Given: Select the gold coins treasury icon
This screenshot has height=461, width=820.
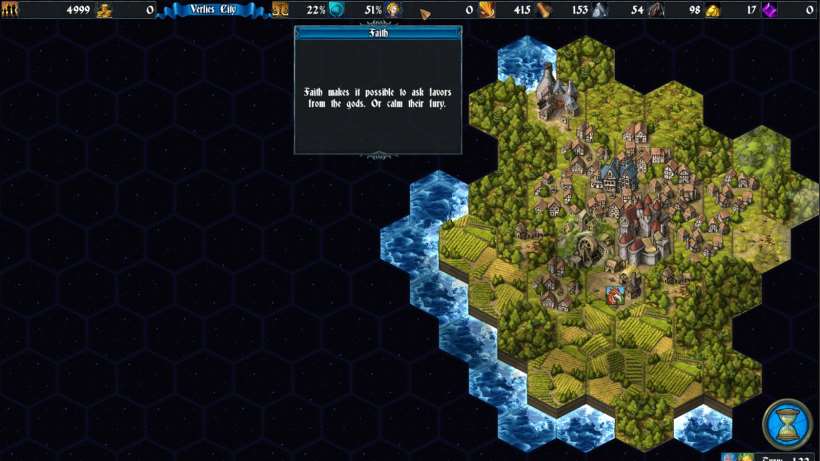Looking at the screenshot, I should (103, 10).
